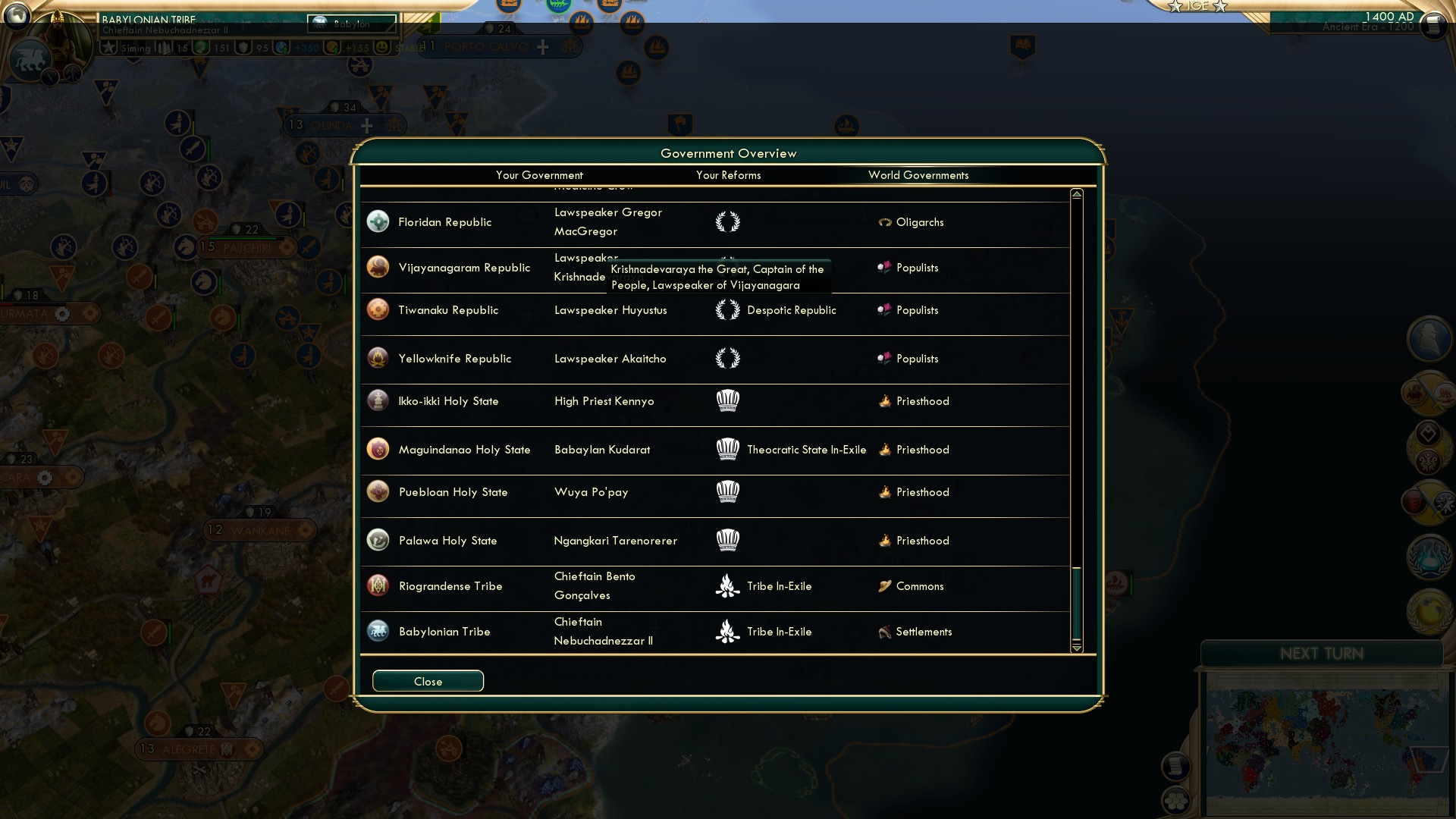
Task: Open the notification log scroll icon near minimap
Action: [x=1175, y=767]
